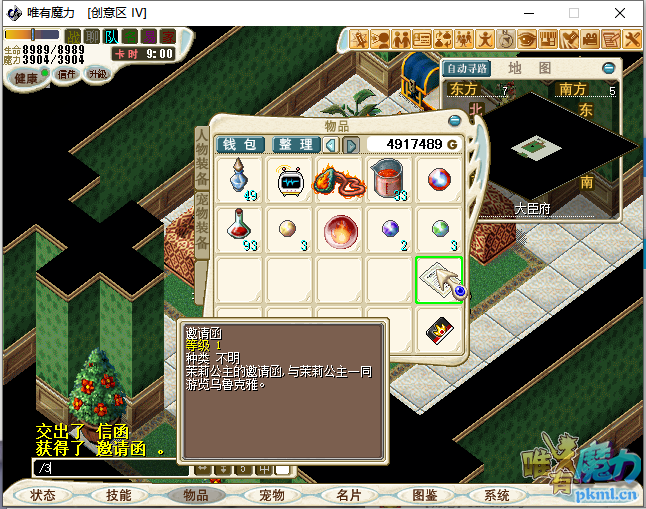Image resolution: width=646 pixels, height=509 pixels.
Task: Open the 状态 status menu
Action: (x=43, y=495)
